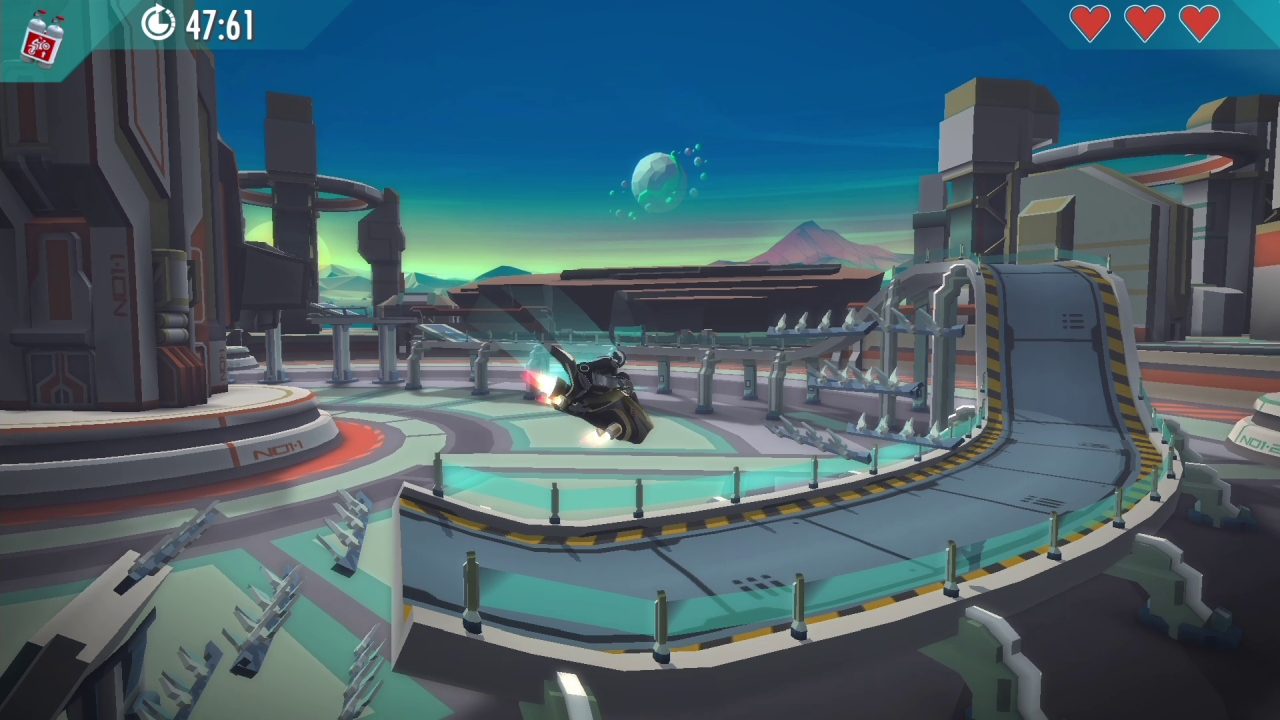
Task: Click the middle heart life icon
Action: [1146, 22]
